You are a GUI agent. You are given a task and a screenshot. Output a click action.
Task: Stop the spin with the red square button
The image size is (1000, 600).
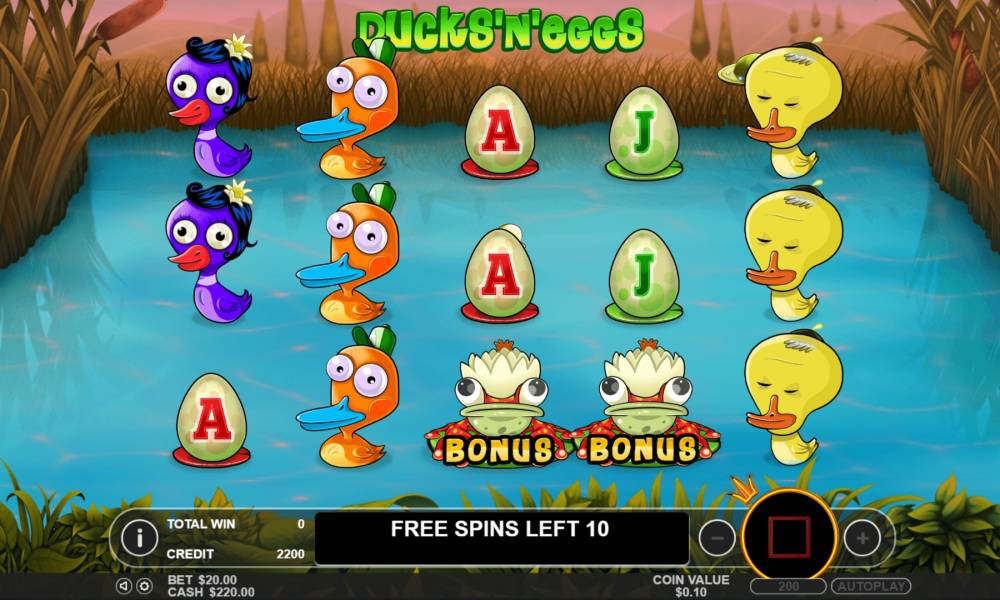[789, 538]
